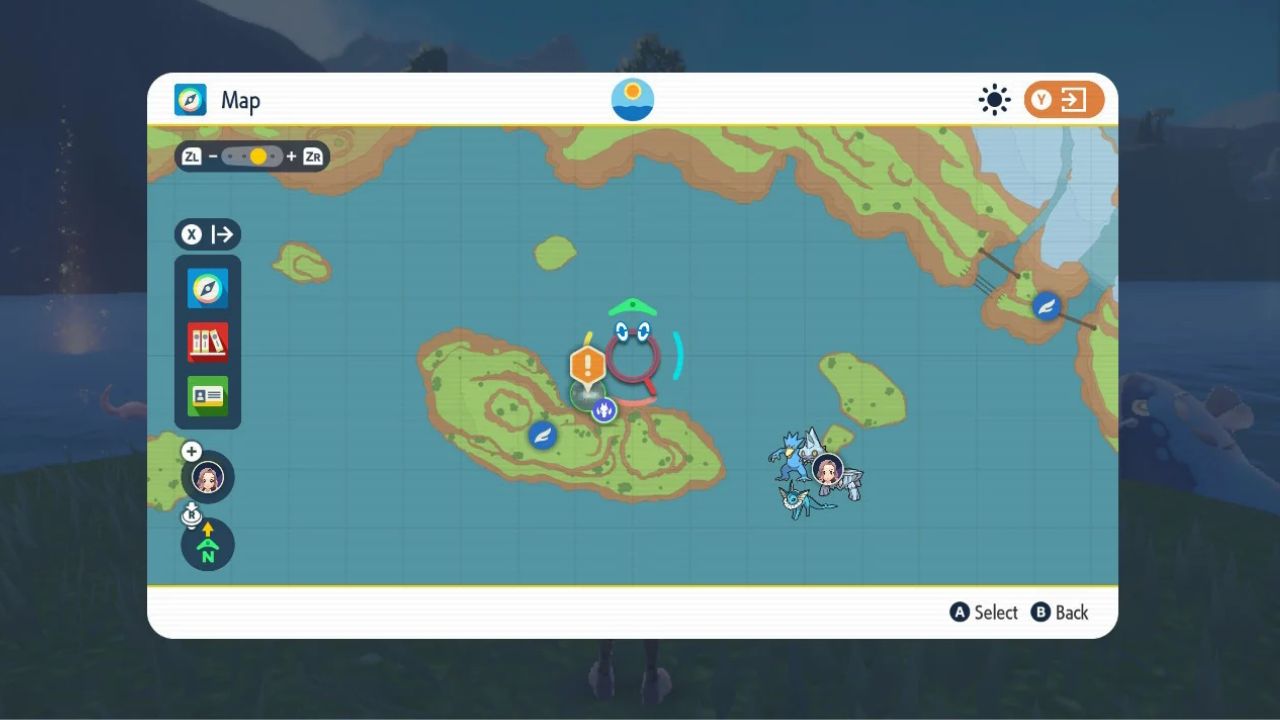
Task: Select the orange exclamation destination marker
Action: click(588, 364)
